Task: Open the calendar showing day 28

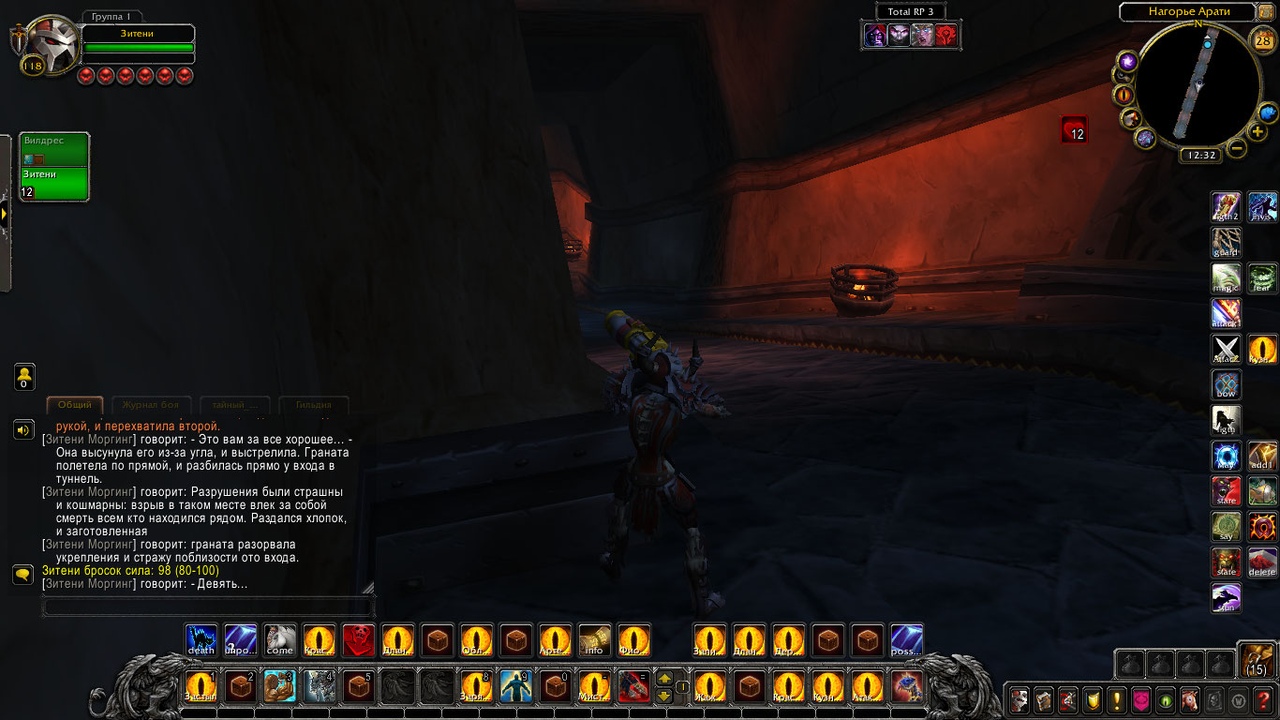Action: (1263, 40)
